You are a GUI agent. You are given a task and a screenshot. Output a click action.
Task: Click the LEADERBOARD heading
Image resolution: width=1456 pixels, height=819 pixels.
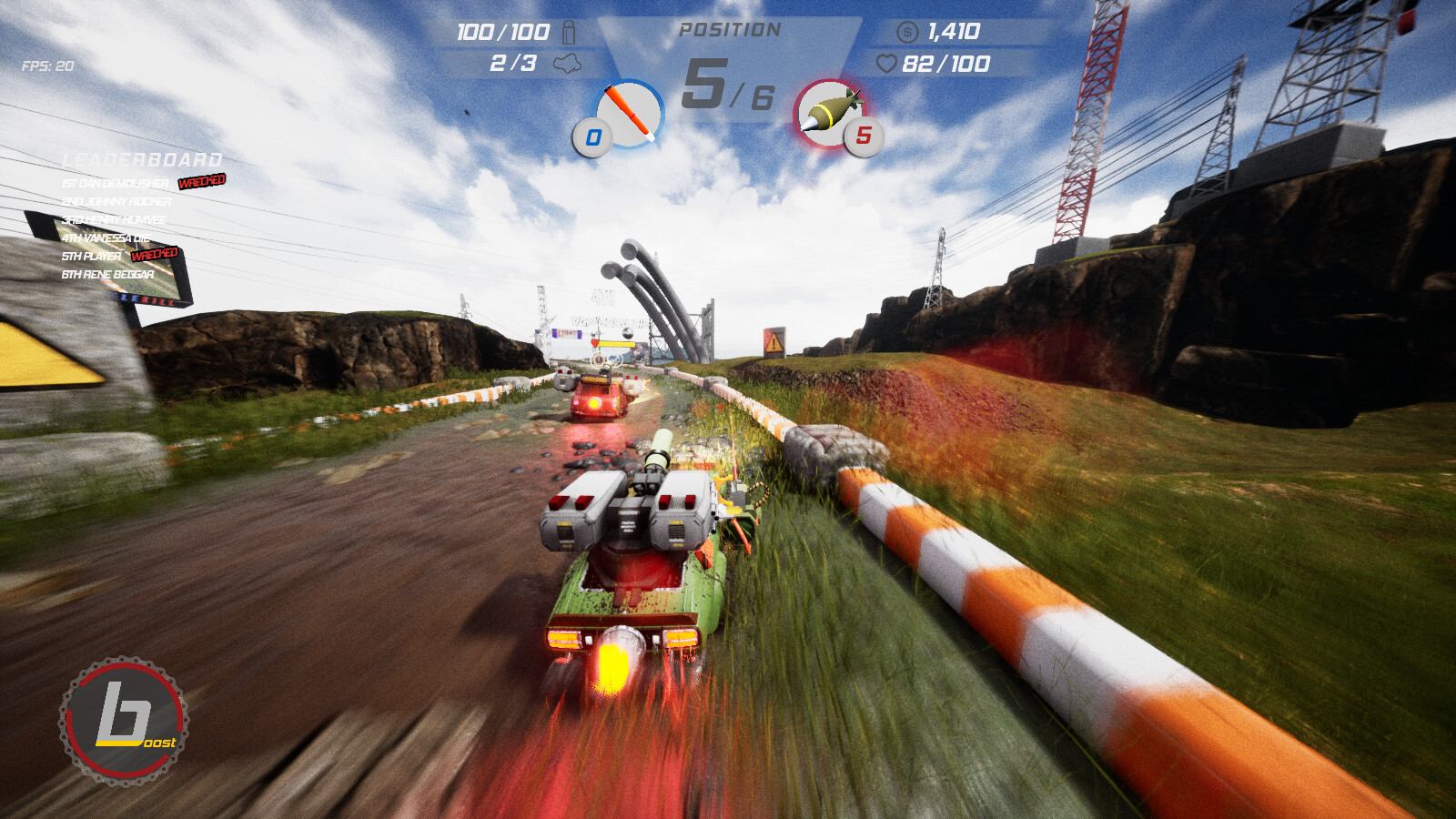tap(142, 157)
